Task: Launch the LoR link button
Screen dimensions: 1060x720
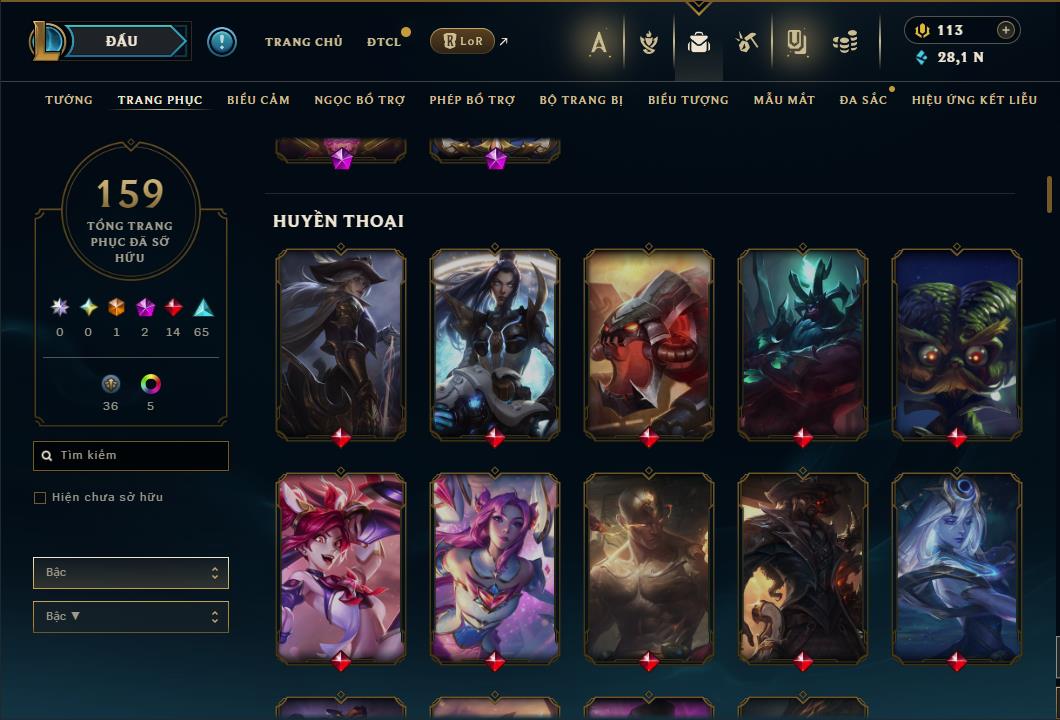Action: [x=462, y=41]
